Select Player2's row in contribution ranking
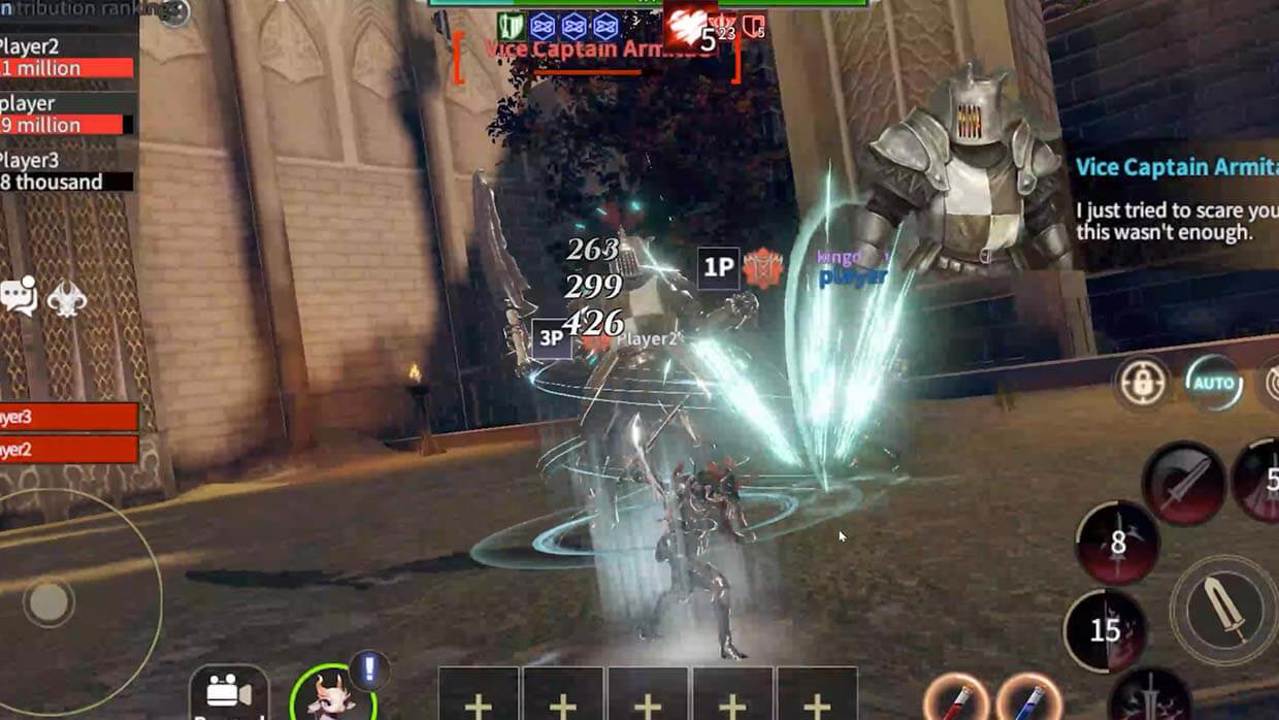The image size is (1279, 720). [66, 57]
